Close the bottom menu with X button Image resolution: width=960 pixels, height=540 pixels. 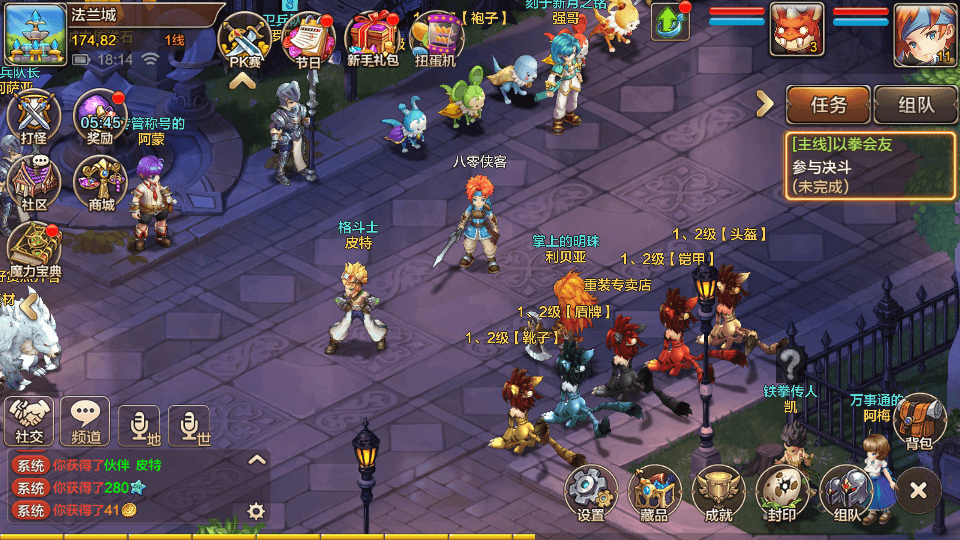pos(918,490)
